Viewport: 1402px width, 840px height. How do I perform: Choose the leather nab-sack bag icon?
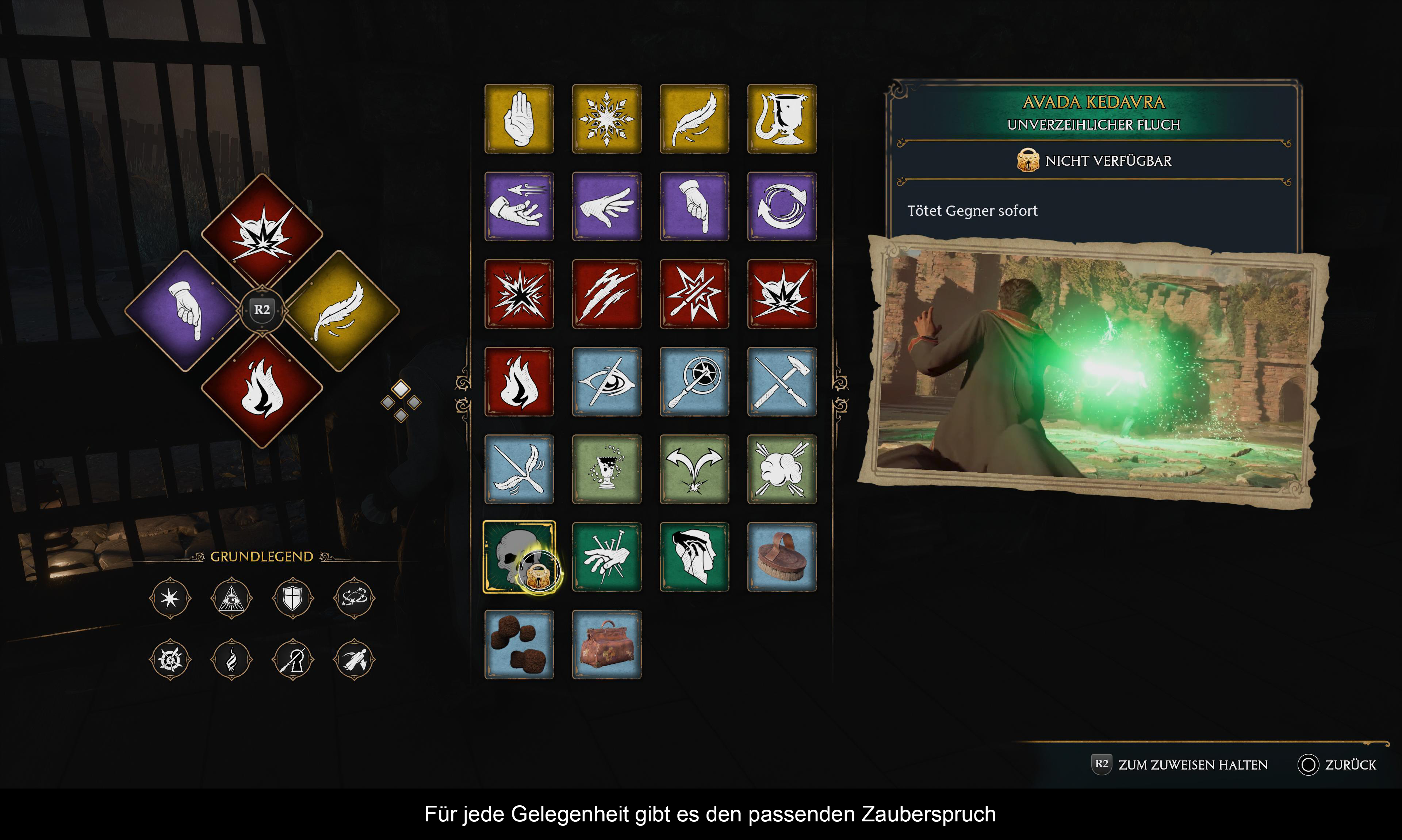606,644
